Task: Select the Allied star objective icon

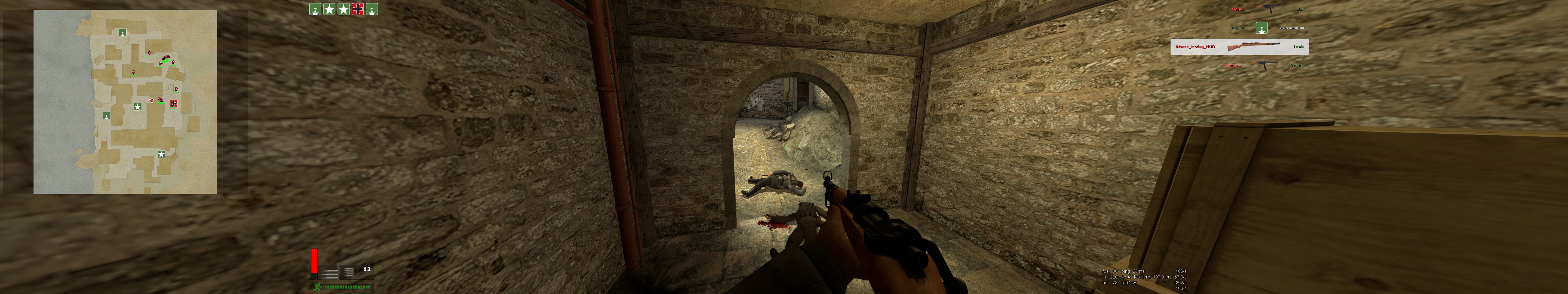Action: 329,10
